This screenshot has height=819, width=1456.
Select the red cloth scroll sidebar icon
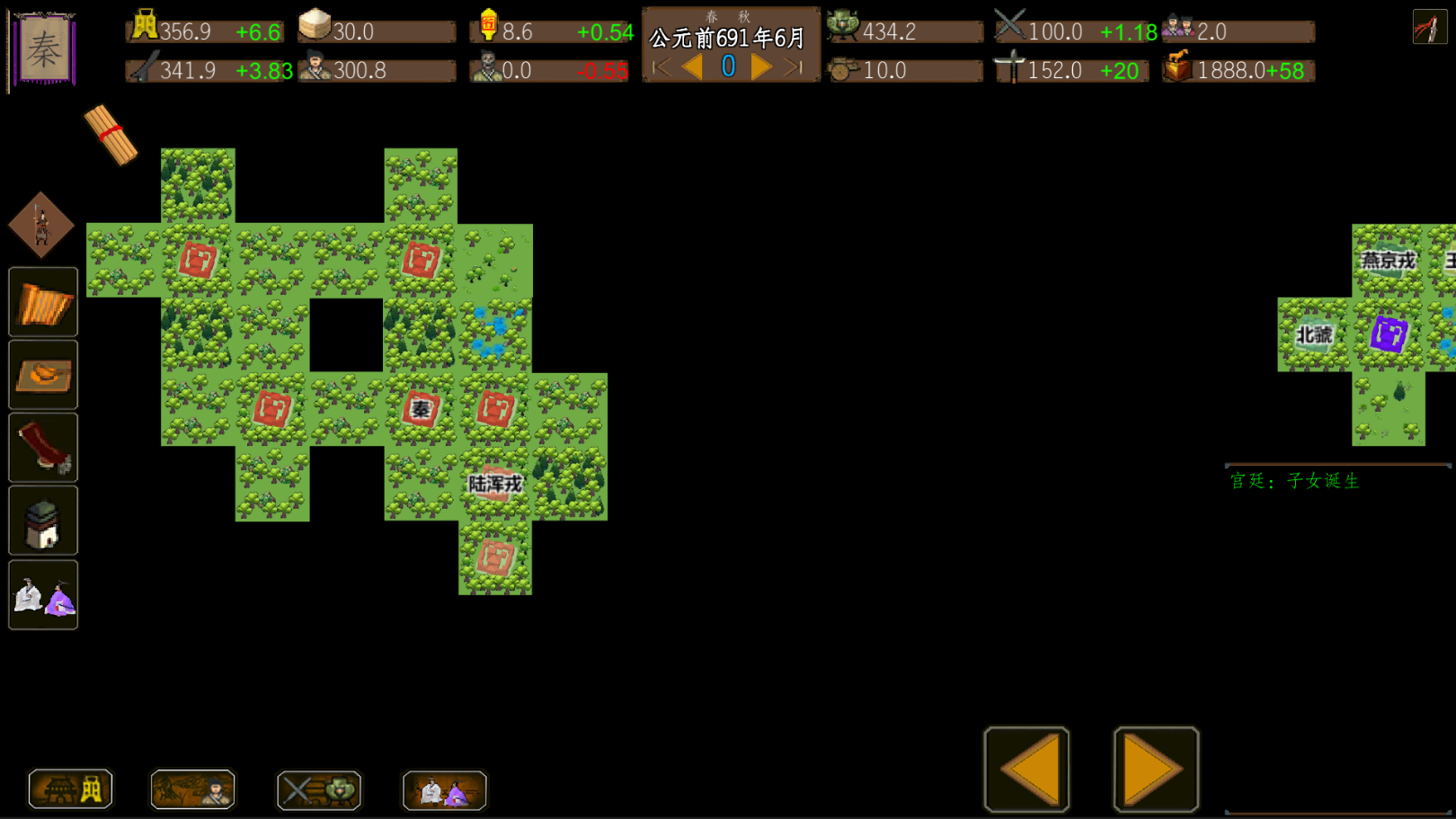[42, 448]
